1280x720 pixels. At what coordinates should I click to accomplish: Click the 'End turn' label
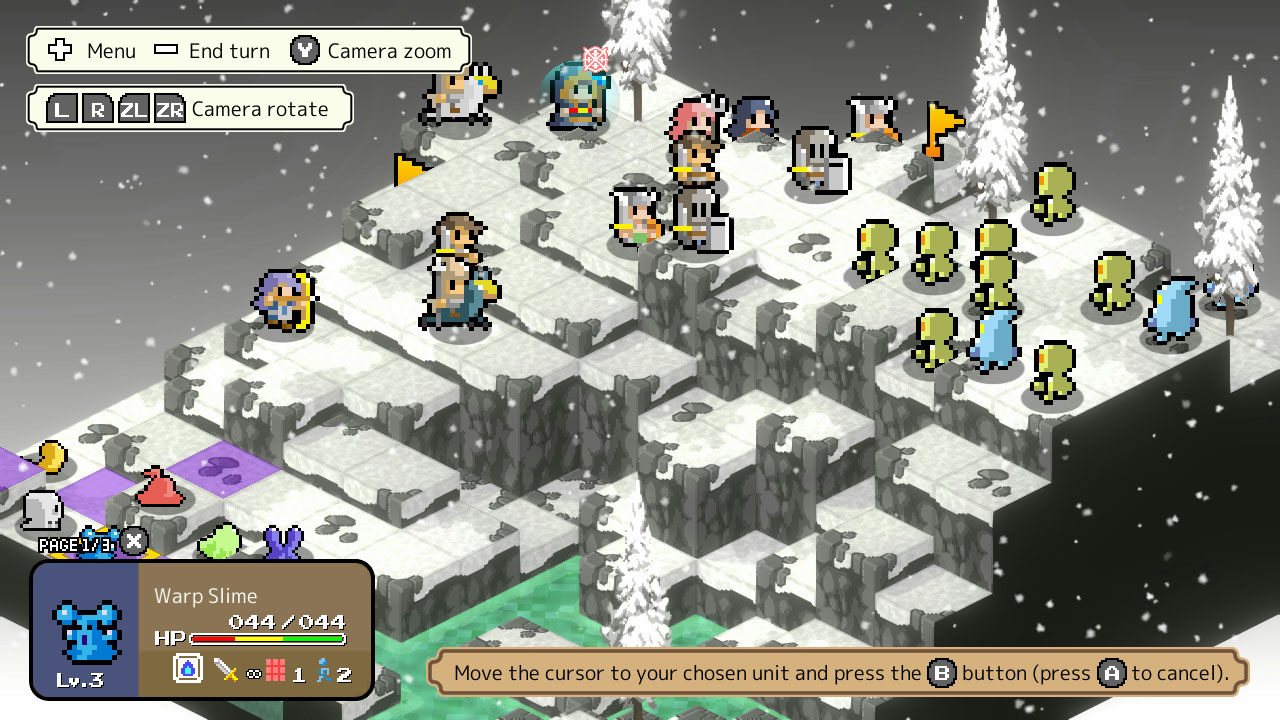pyautogui.click(x=229, y=50)
